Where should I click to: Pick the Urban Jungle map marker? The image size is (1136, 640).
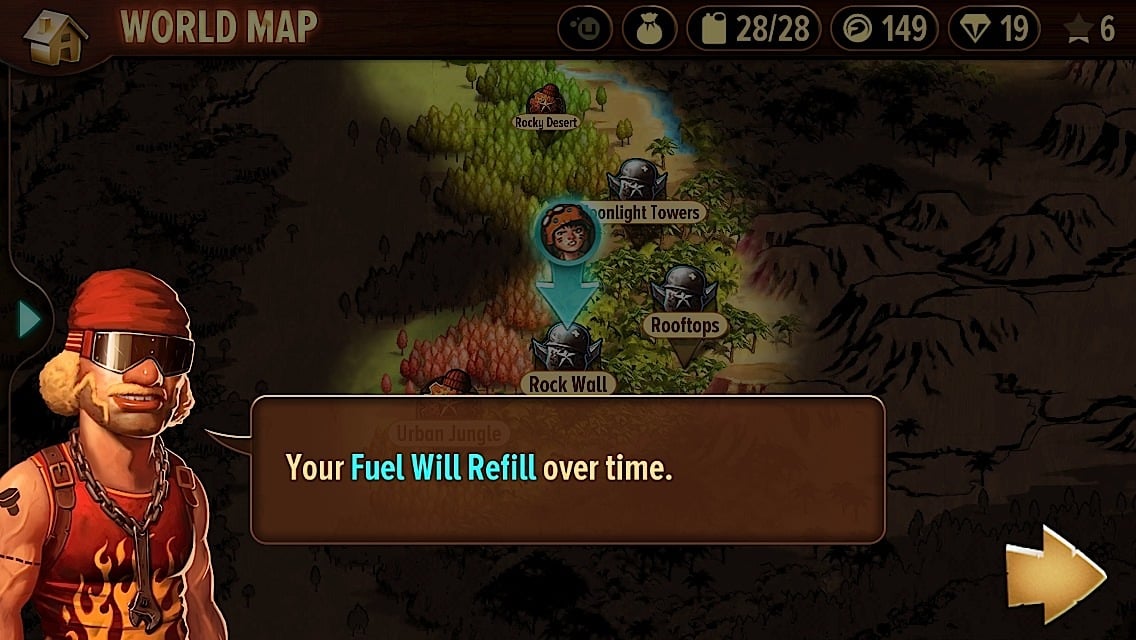446,392
